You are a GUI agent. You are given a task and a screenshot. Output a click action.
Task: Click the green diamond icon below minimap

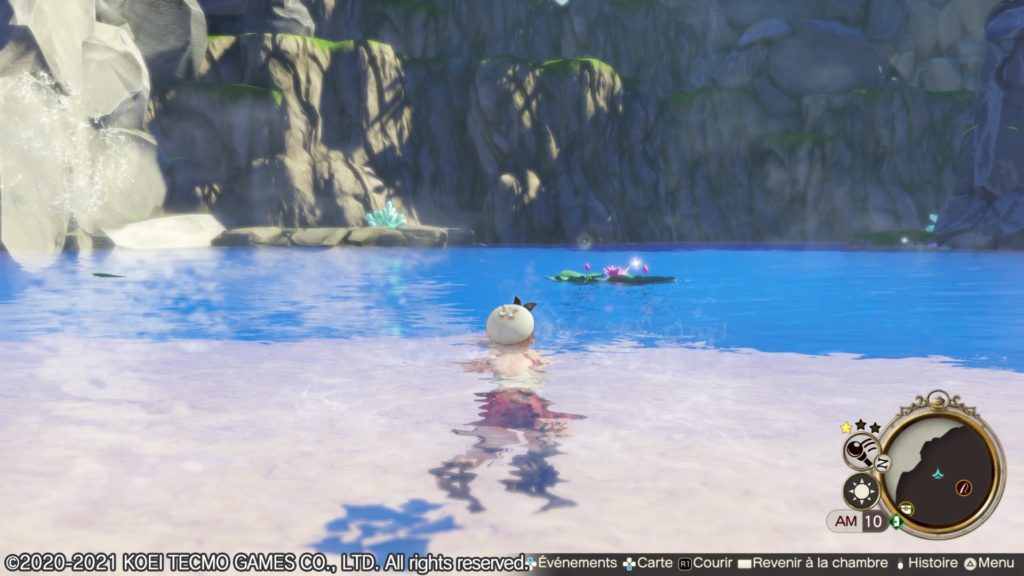coord(896,521)
